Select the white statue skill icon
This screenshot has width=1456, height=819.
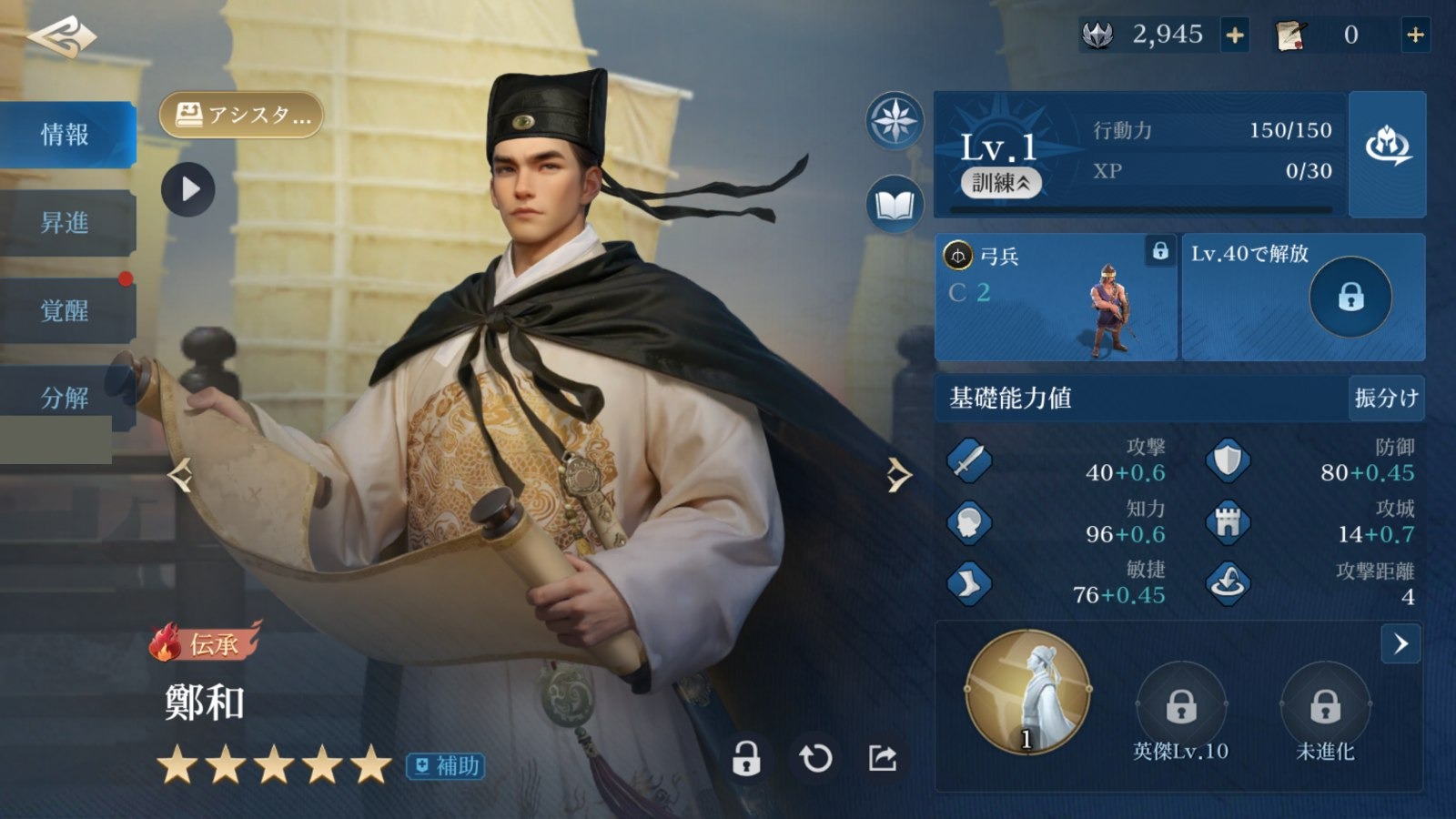pos(1028,693)
